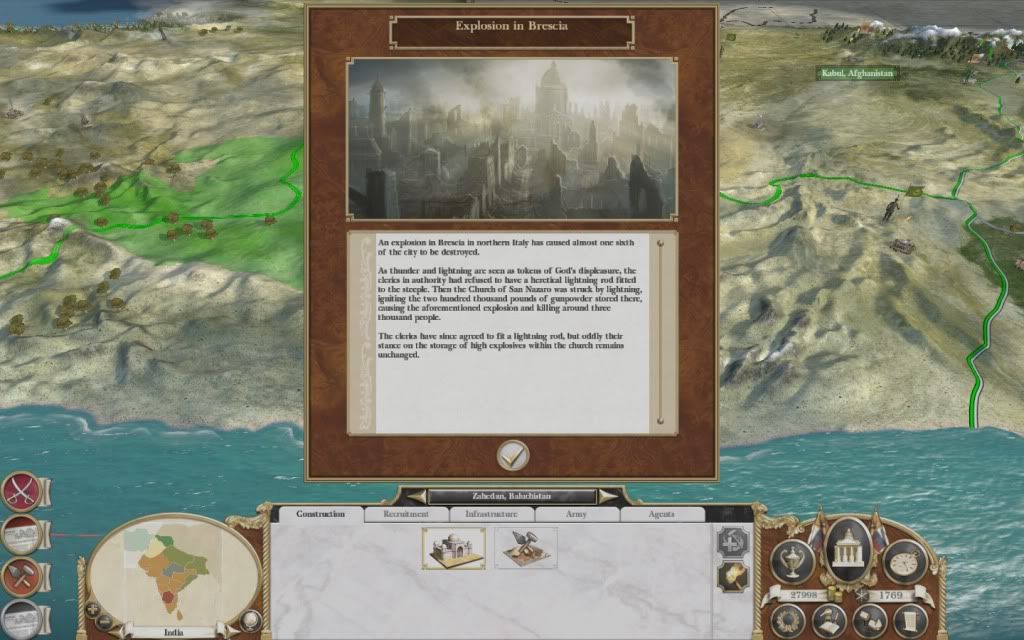Go to next settlement with right arrow
The height and width of the screenshot is (640, 1024).
tap(606, 496)
